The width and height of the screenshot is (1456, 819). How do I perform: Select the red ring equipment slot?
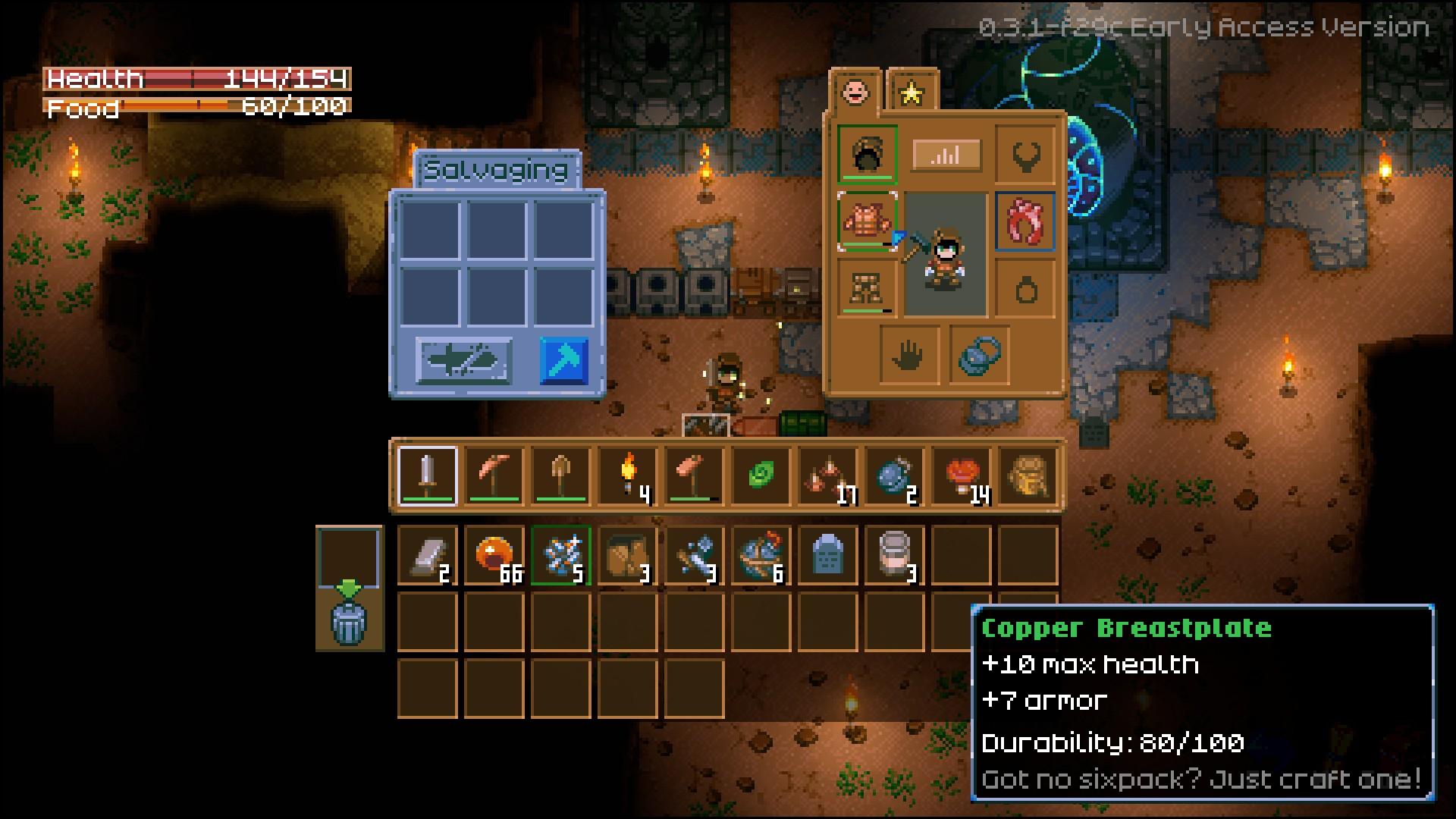(x=1025, y=221)
